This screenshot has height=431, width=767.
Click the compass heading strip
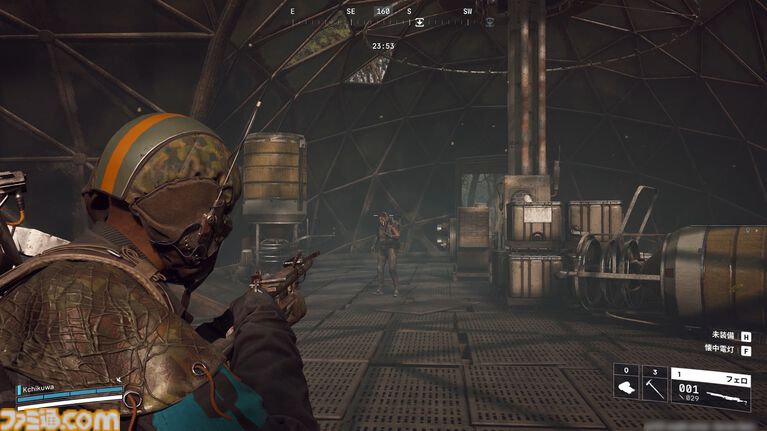(383, 14)
